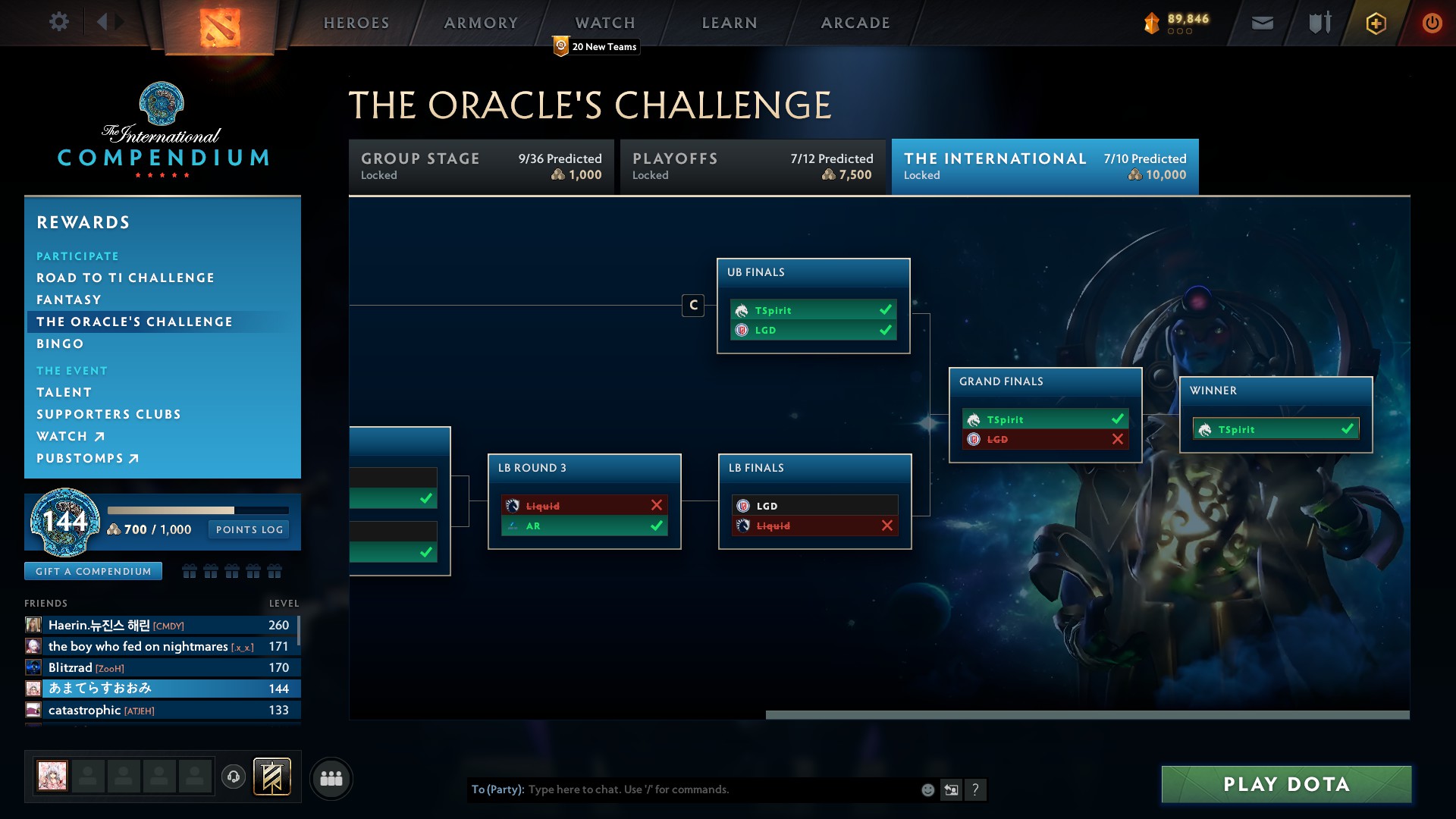Open the 20 New Teams notification badge
Screen dimensions: 1456x819
pos(595,46)
